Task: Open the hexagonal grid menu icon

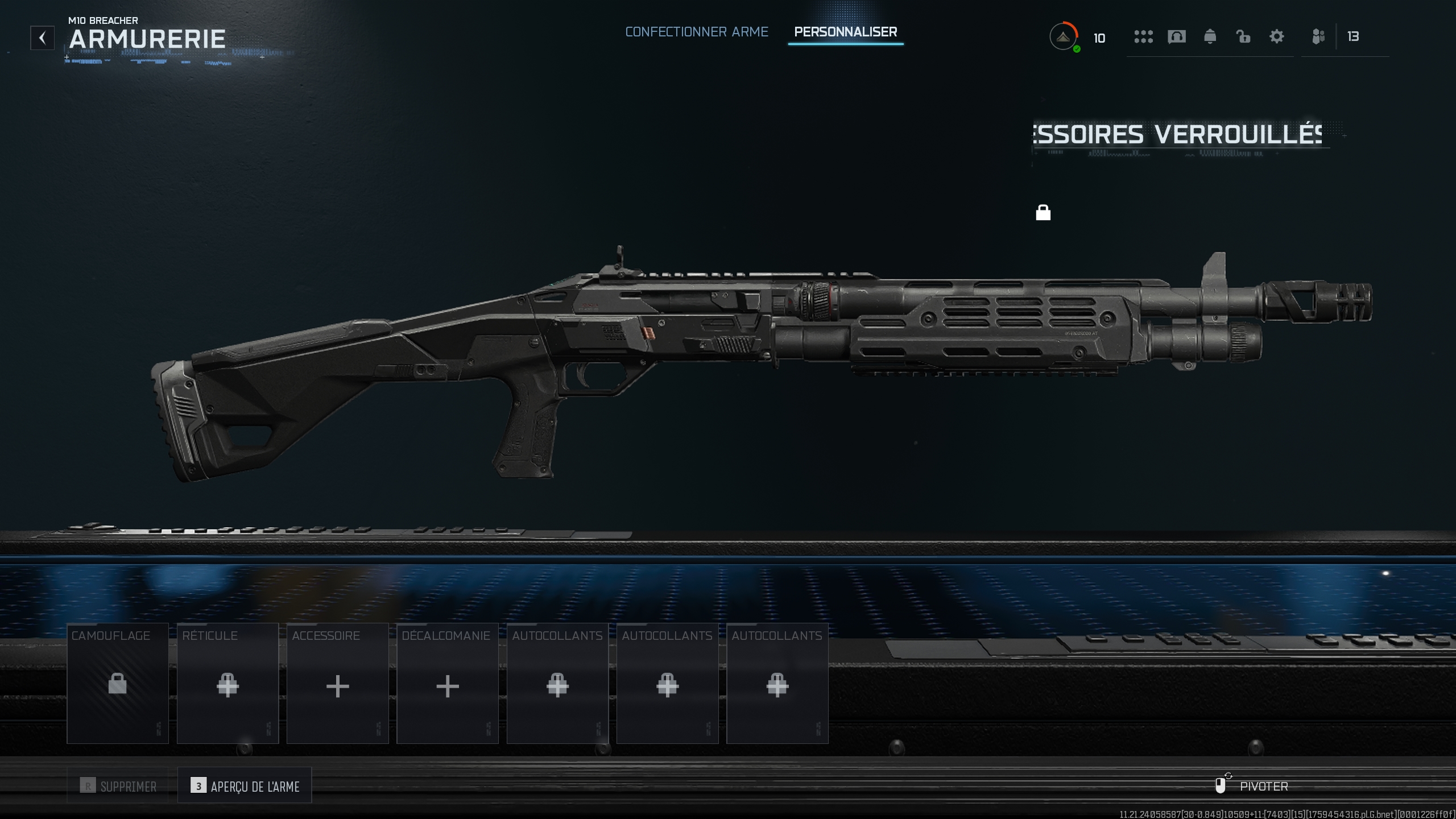Action: pyautogui.click(x=1143, y=36)
